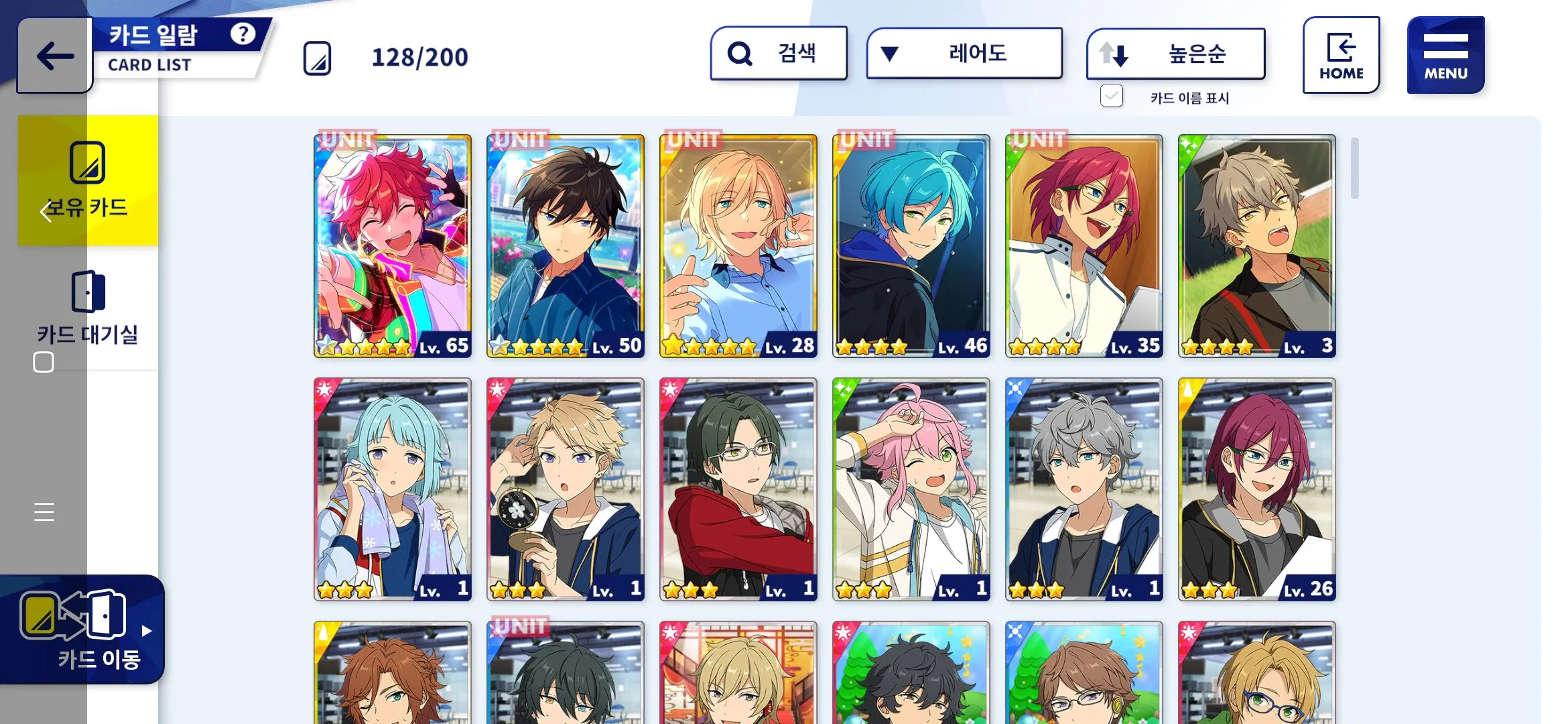1568x724 pixels.
Task: Select the red-haired Lv. 65 card
Action: [x=393, y=246]
